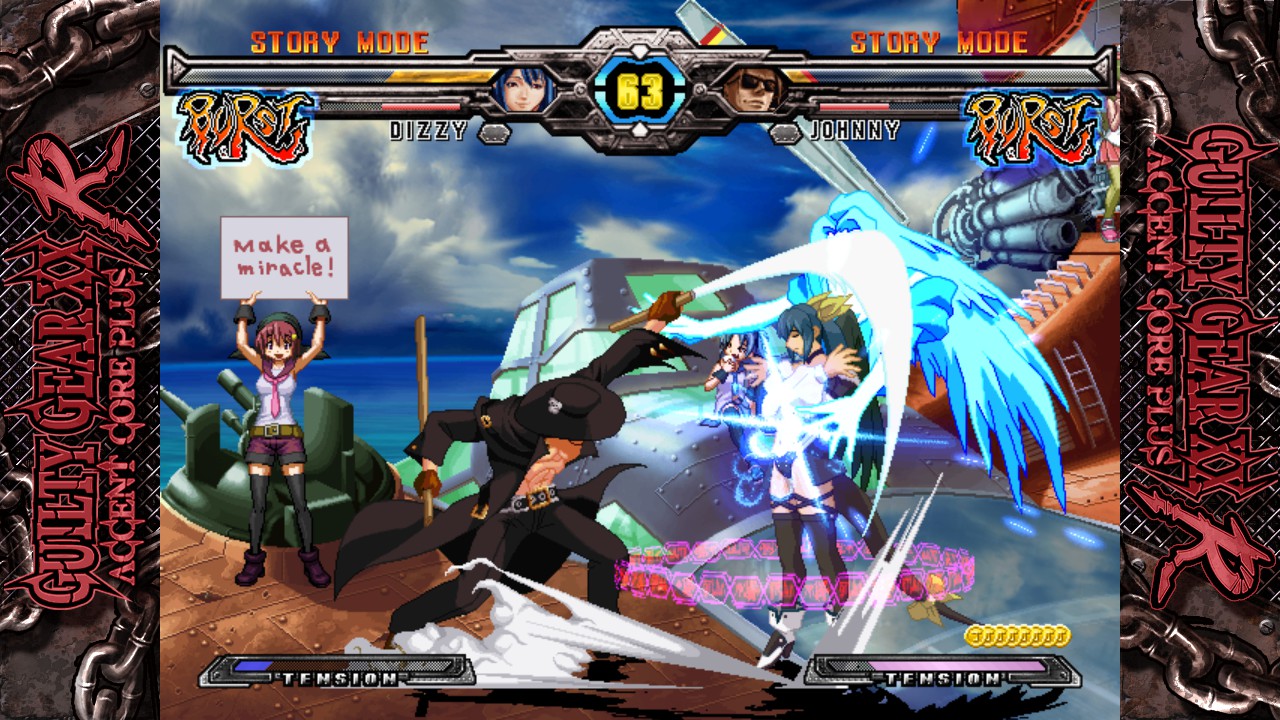The image size is (1280, 720).
Task: Select the Burst icon beside Johnny's name
Action: pos(1032,125)
